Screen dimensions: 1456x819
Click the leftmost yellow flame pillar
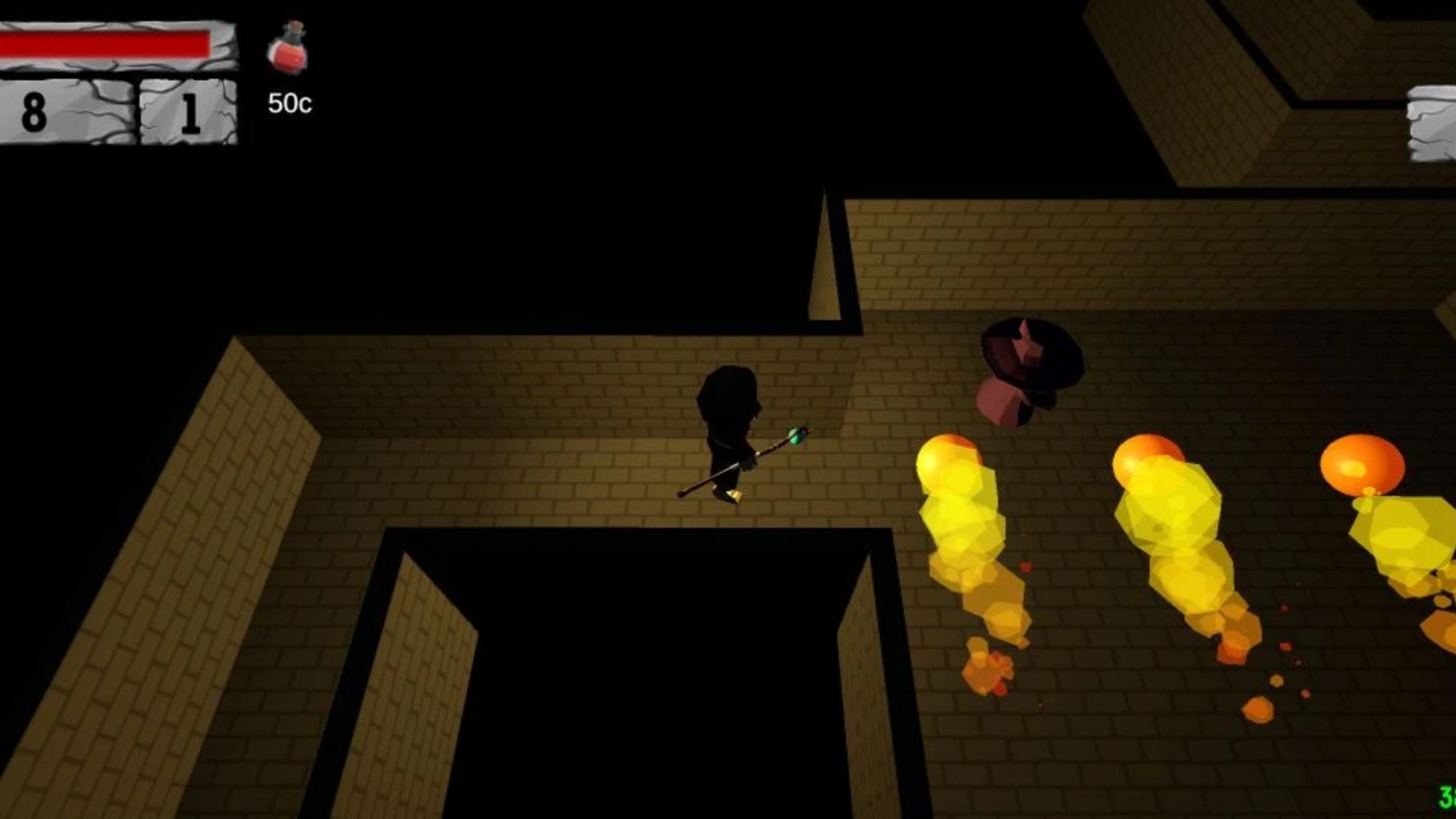[x=959, y=508]
